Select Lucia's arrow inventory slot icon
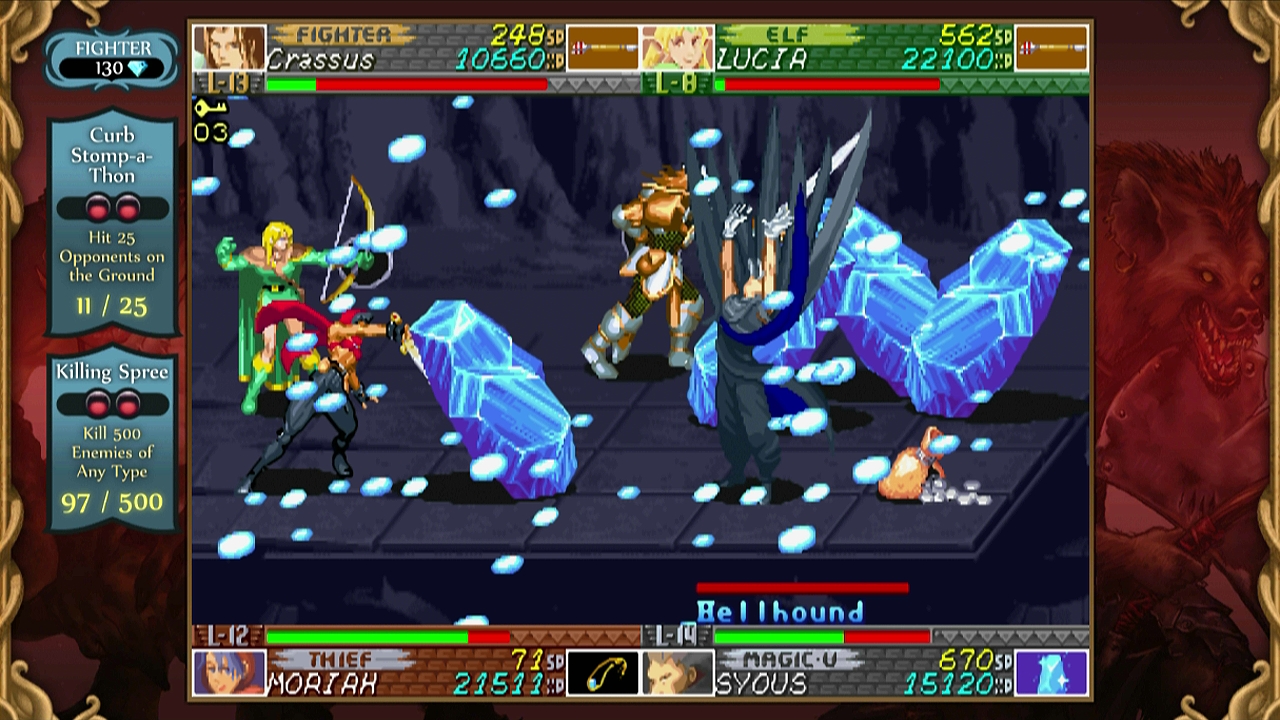 pyautogui.click(x=1050, y=45)
